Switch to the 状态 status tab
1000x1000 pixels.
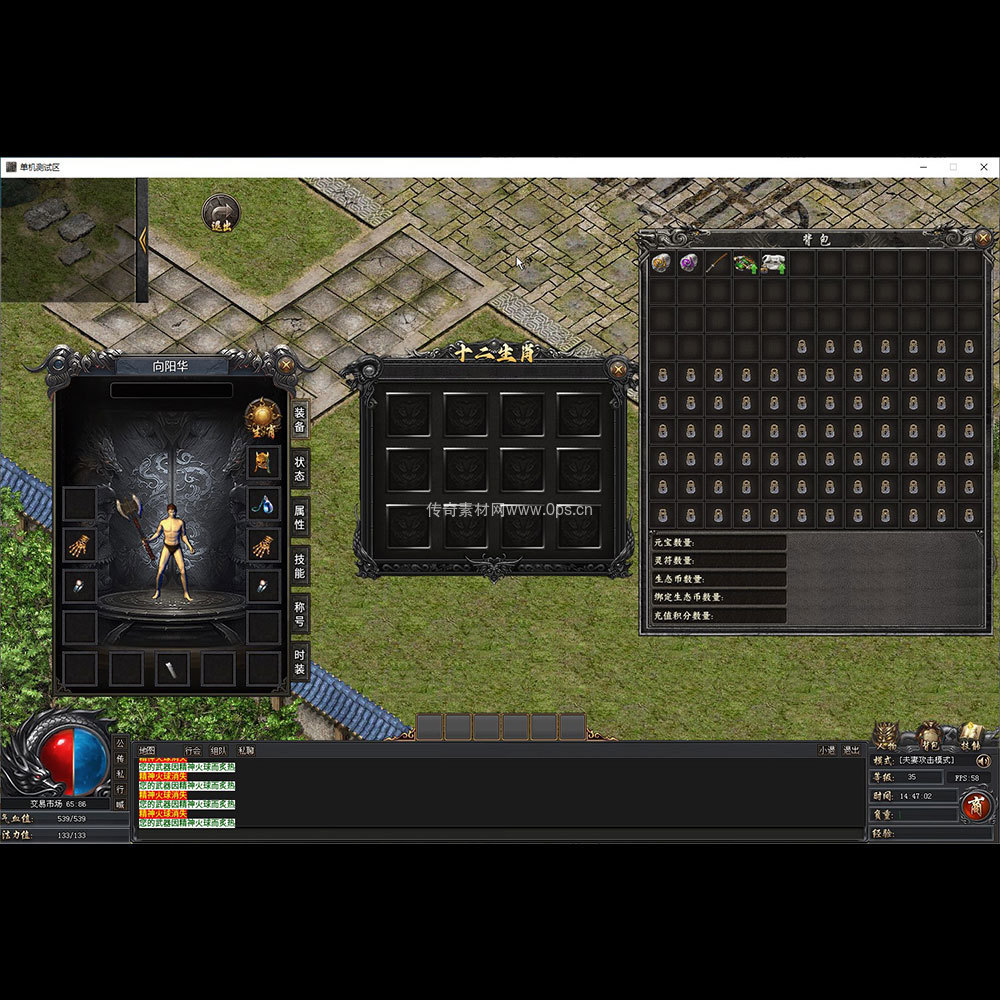[299, 468]
